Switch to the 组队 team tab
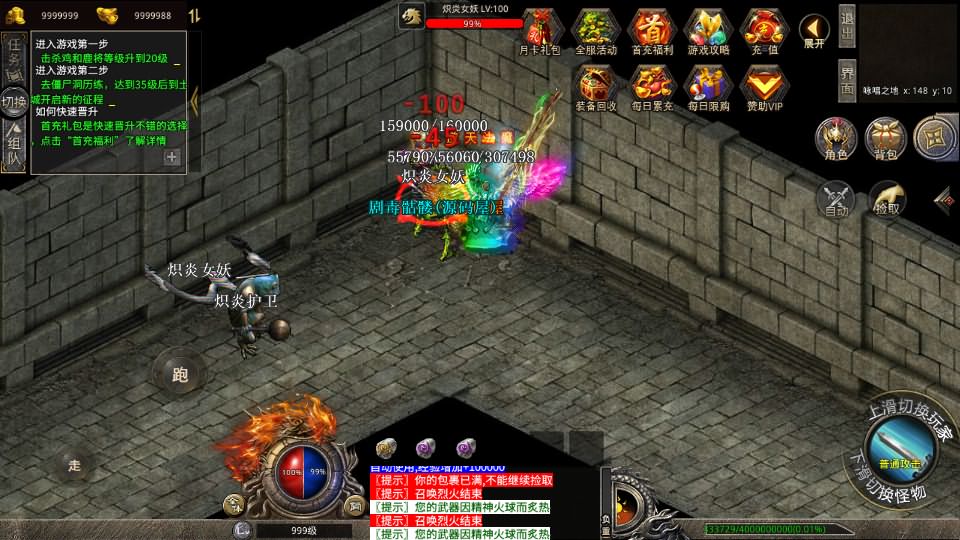Image resolution: width=960 pixels, height=540 pixels. pos(14,147)
